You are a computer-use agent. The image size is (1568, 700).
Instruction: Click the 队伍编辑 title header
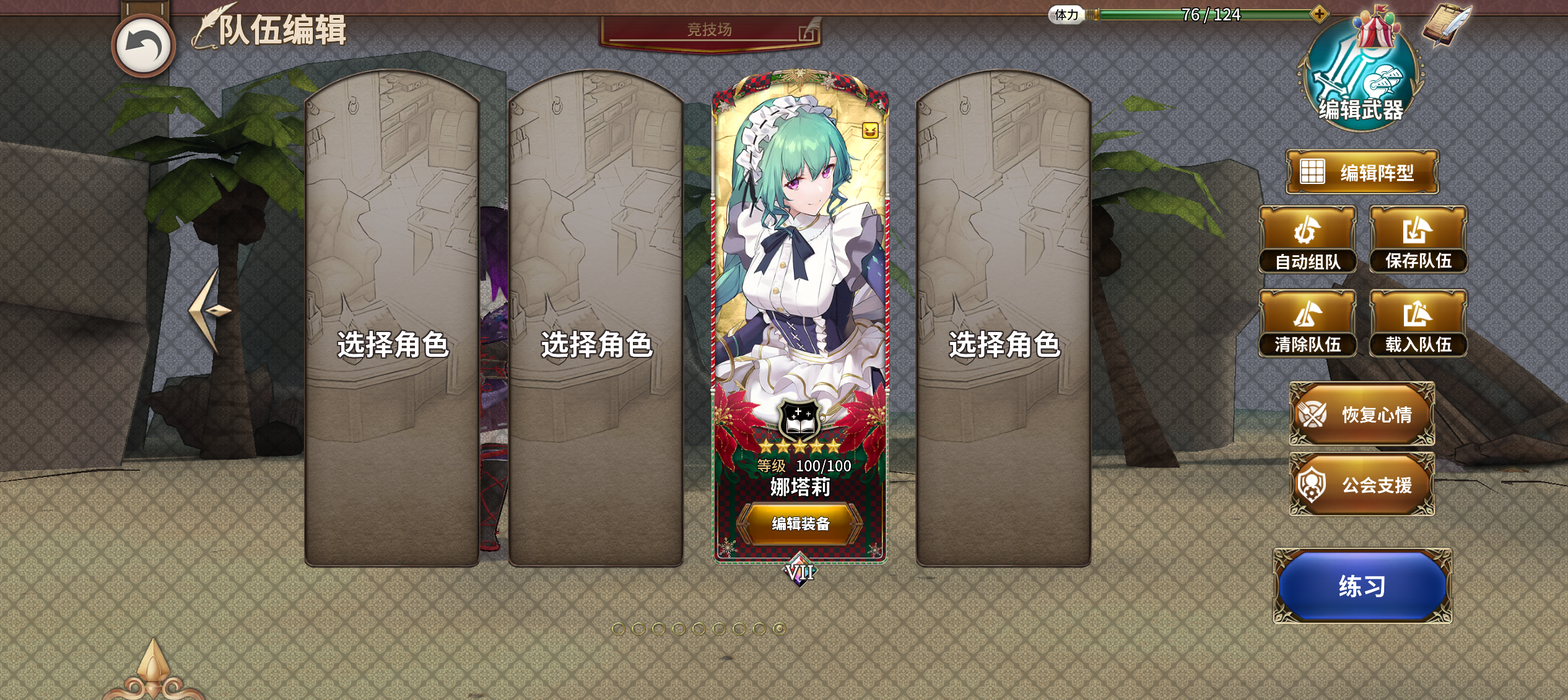[281, 28]
